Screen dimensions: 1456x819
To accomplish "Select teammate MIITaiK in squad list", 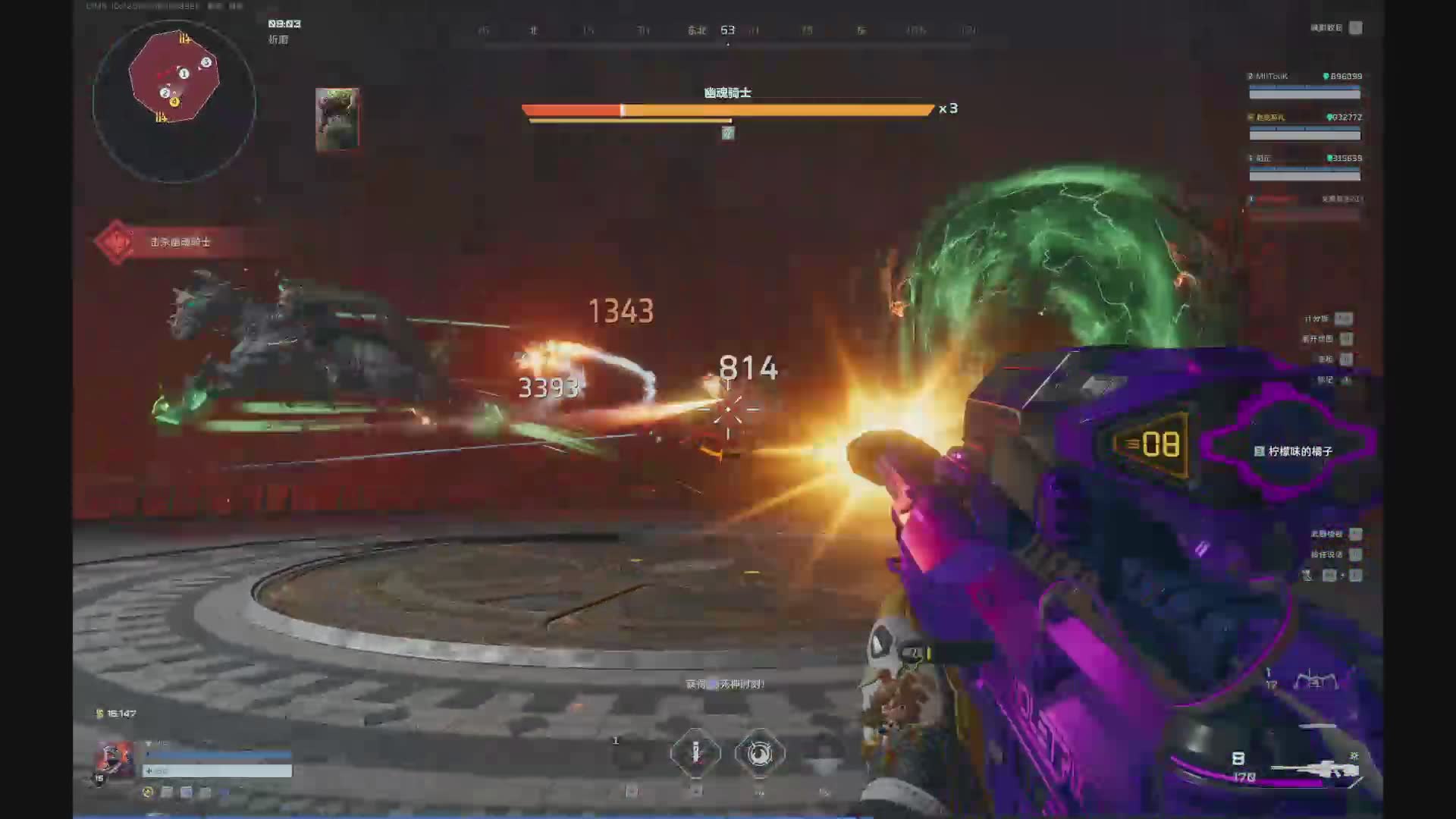I will point(1304,85).
